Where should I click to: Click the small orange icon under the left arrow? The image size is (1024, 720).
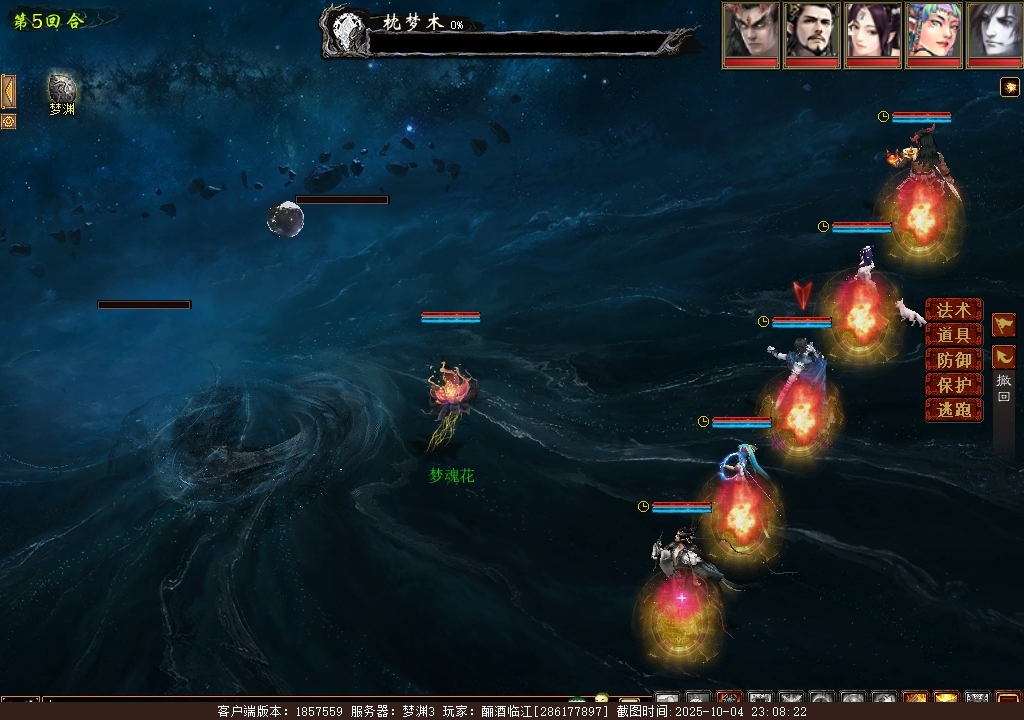point(8,121)
